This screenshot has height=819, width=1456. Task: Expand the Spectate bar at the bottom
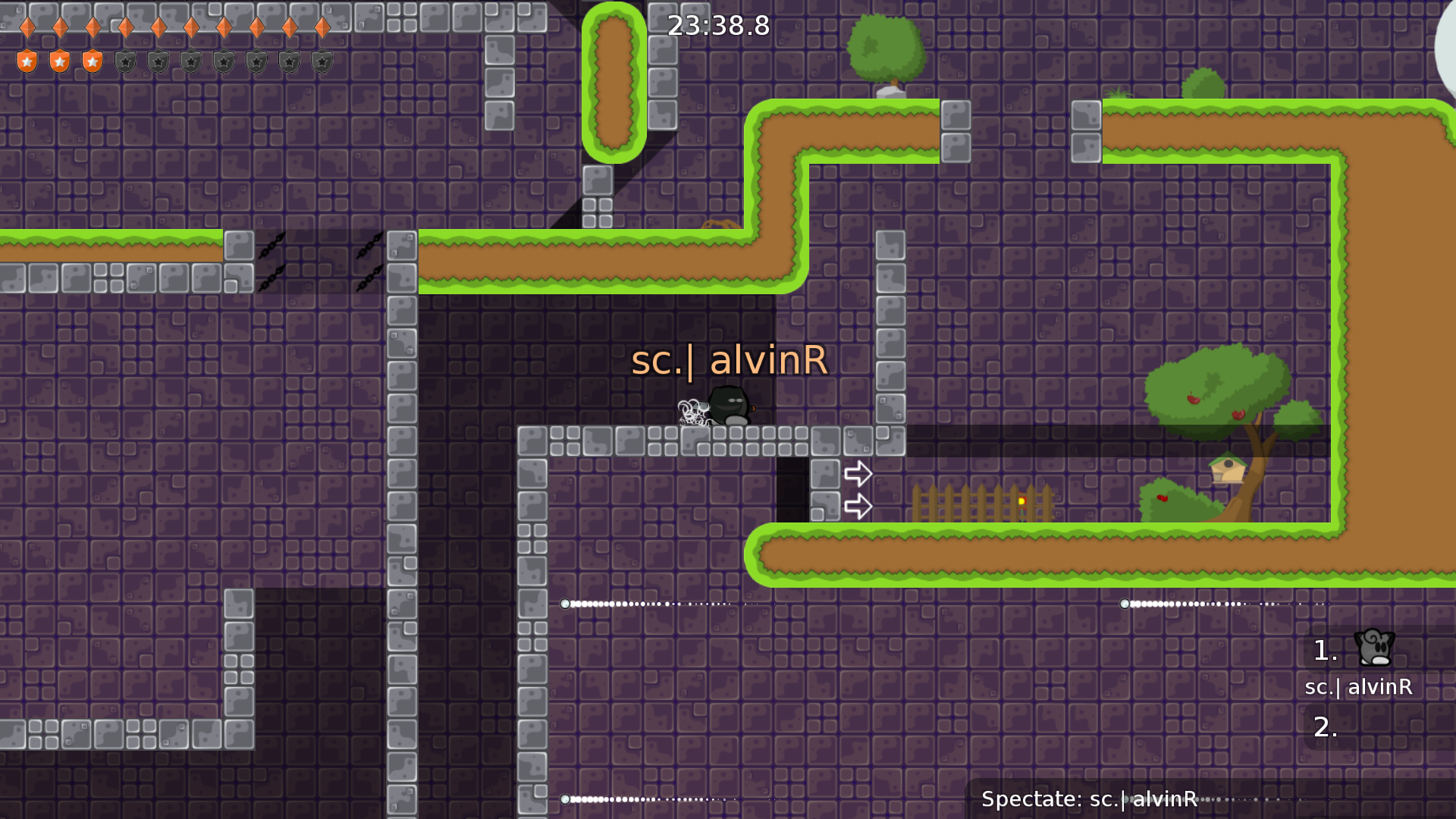tap(1089, 799)
